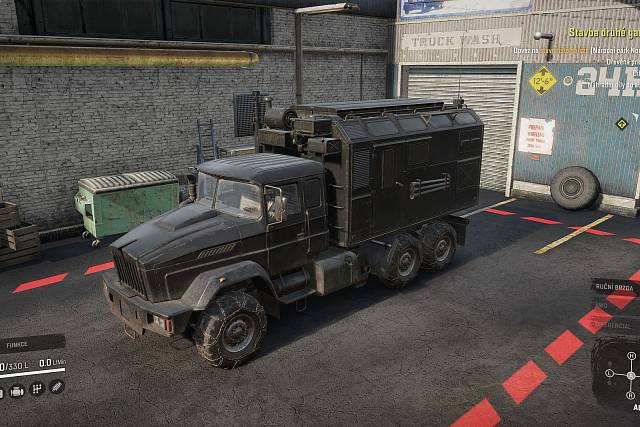Open the Funkce functions panel
640x427 pixels.
(x=18, y=345)
